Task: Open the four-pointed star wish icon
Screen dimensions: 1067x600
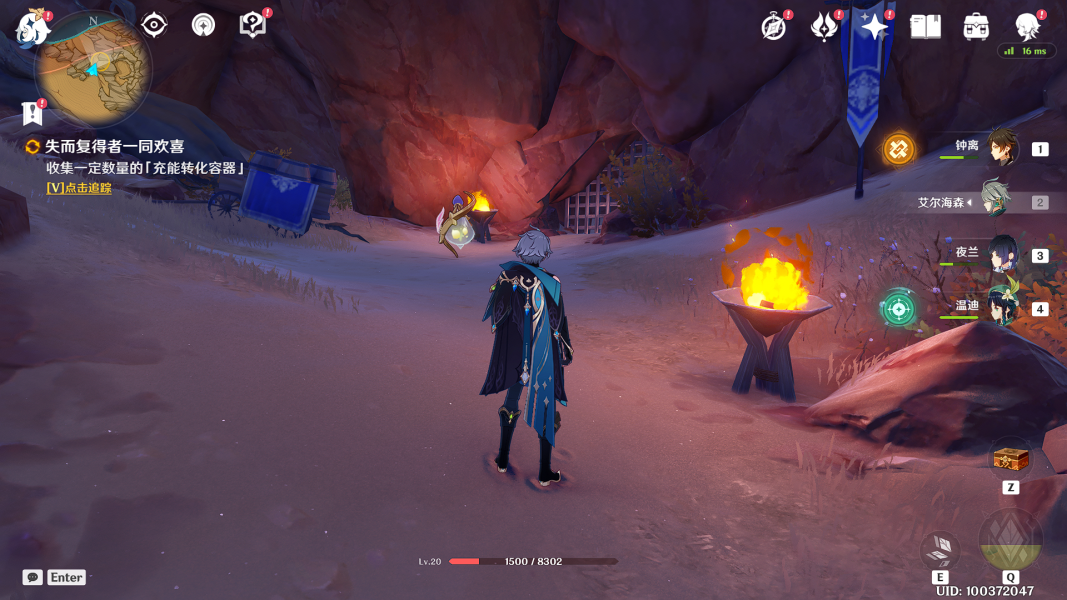Action: coord(874,27)
